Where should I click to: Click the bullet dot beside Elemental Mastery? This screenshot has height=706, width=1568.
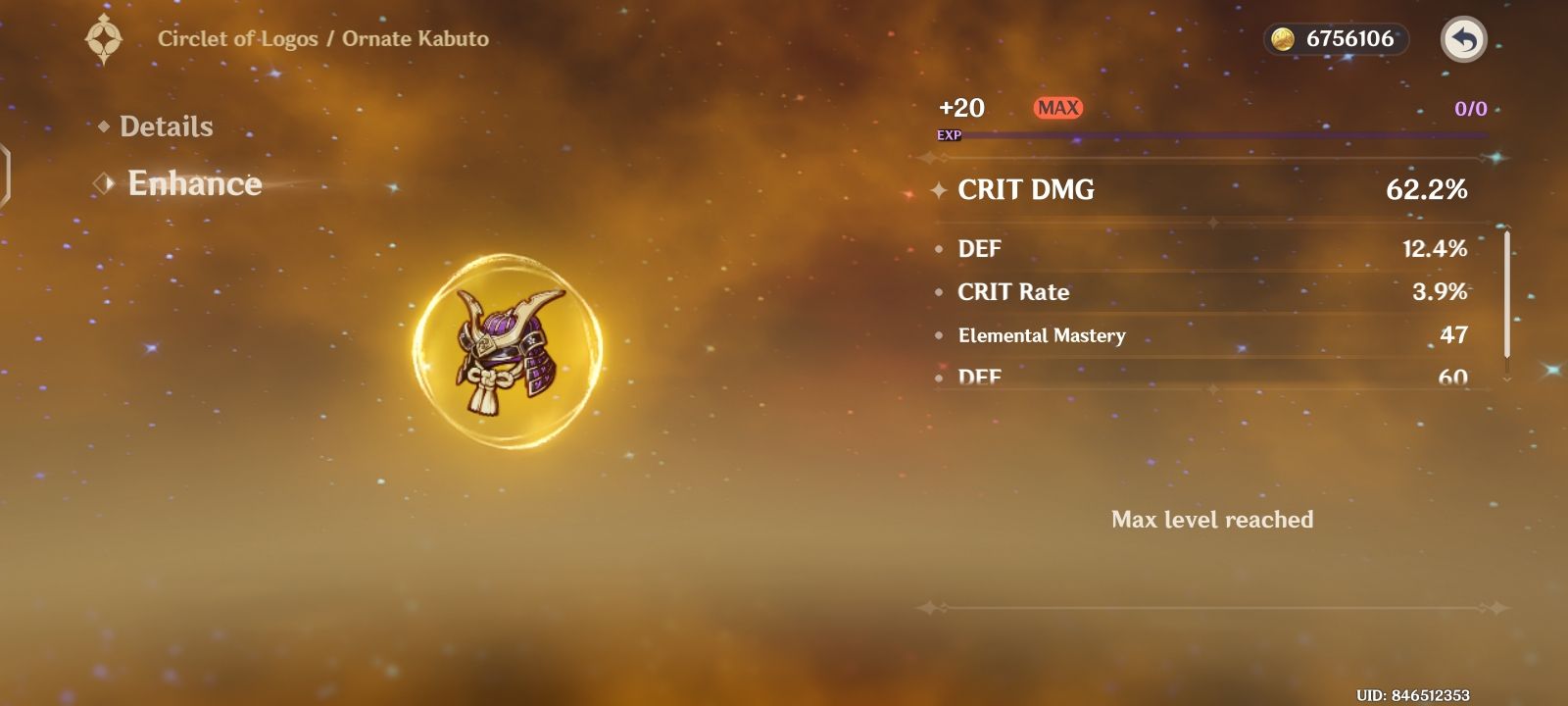[938, 336]
